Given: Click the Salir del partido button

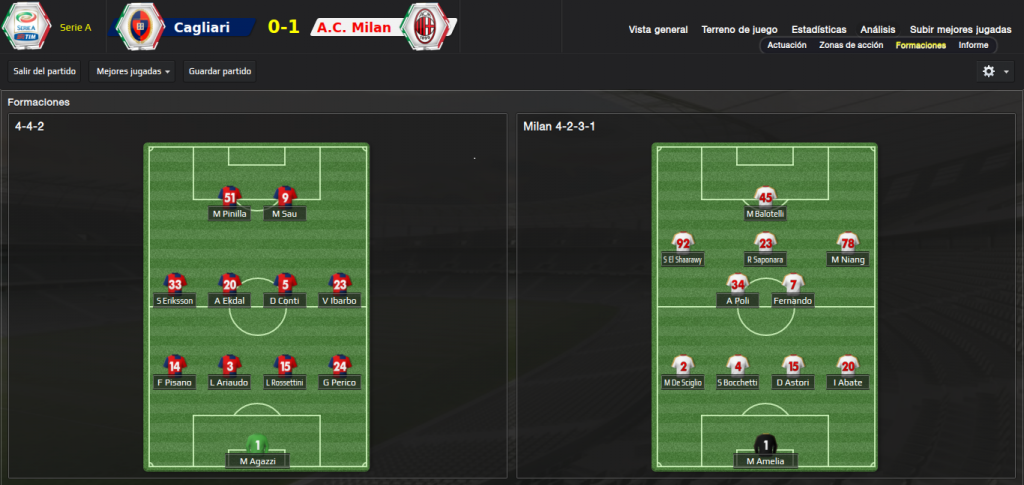Looking at the screenshot, I should click(x=43, y=71).
